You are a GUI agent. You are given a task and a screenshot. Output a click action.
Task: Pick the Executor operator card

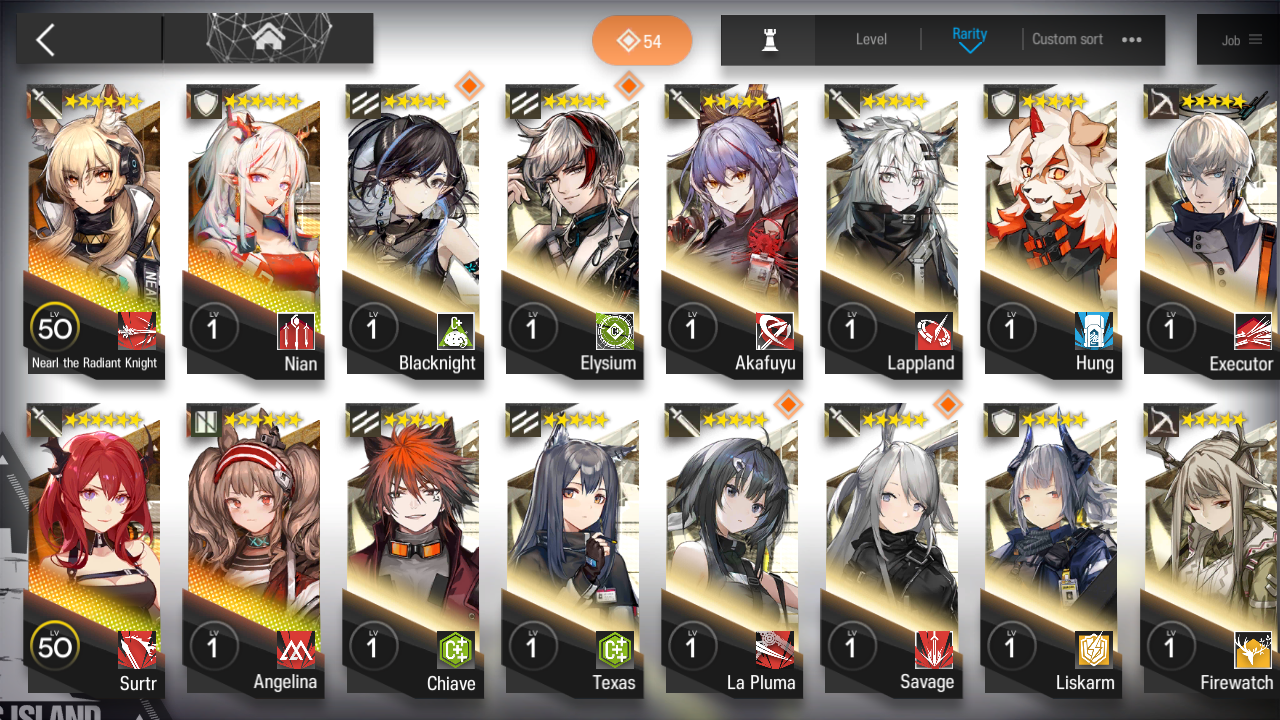pos(1210,230)
